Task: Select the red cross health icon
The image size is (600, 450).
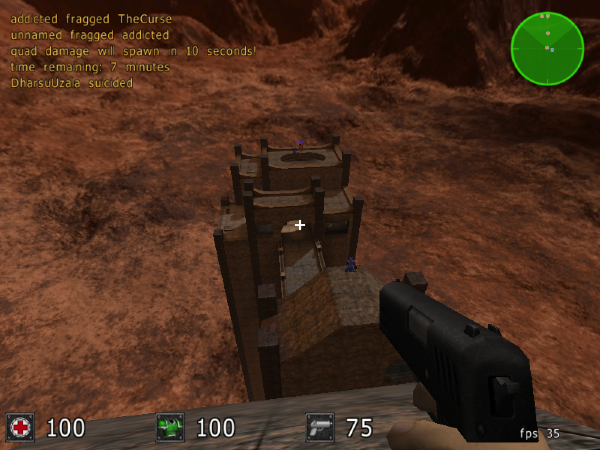Action: point(20,428)
